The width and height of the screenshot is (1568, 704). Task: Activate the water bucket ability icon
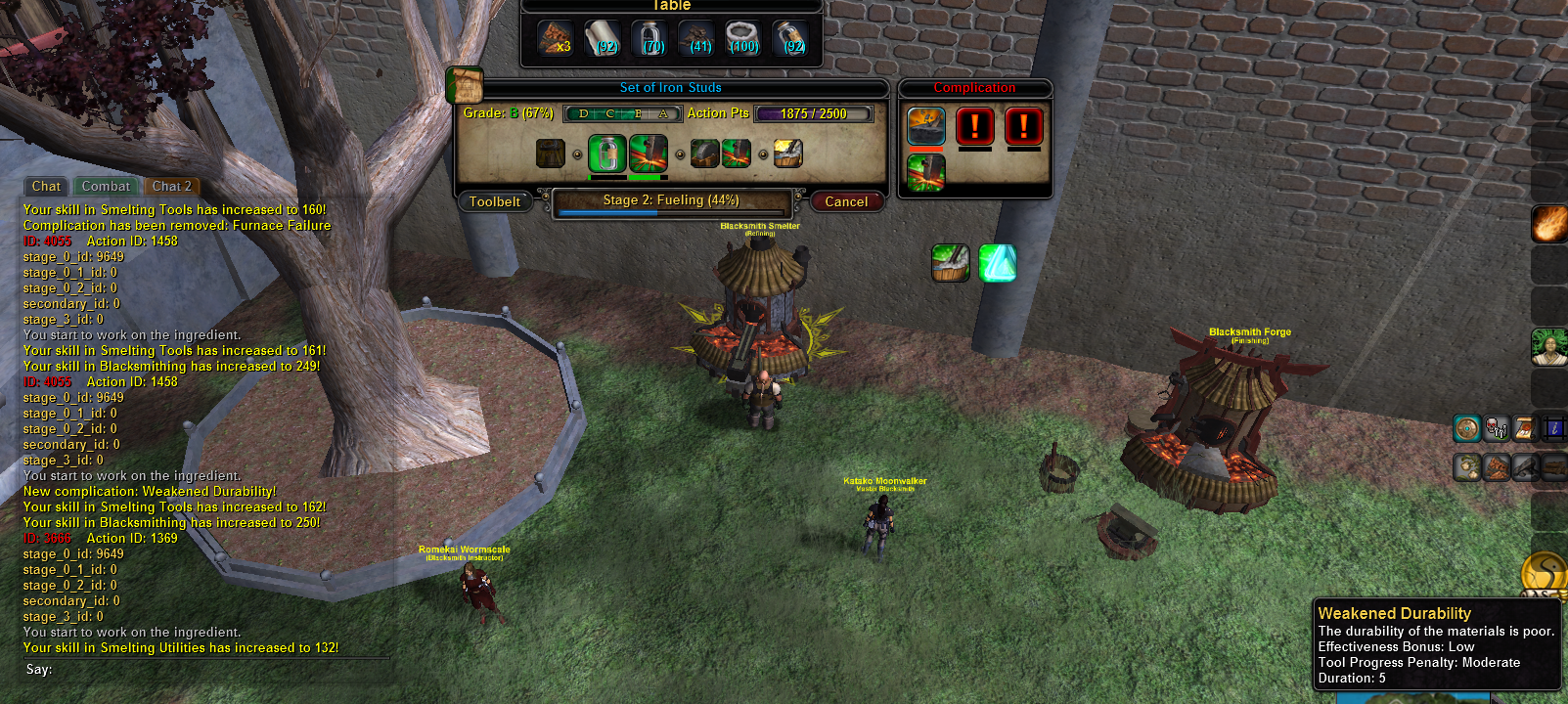(x=950, y=263)
